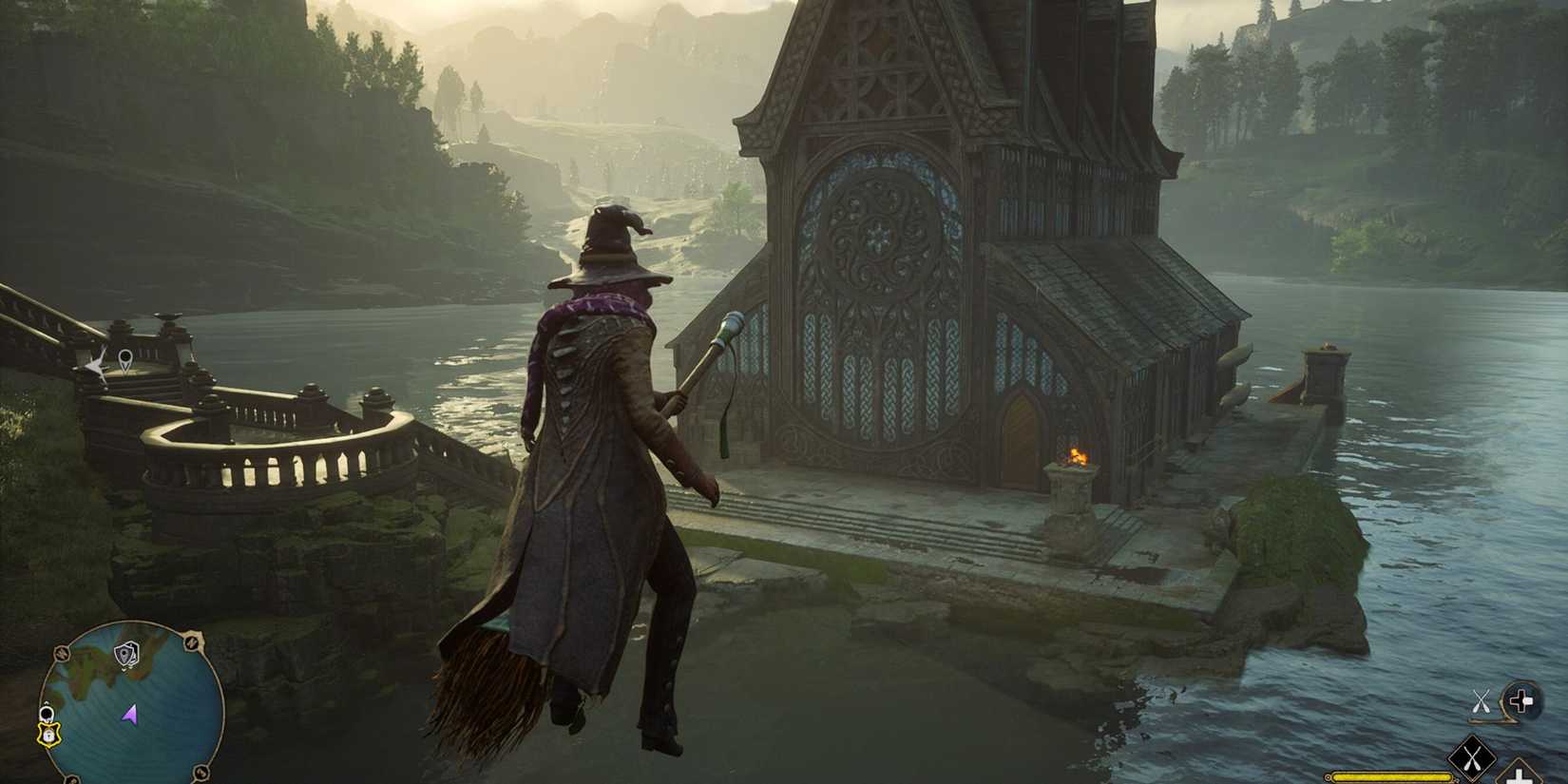Select the shield quest marker on the minimap
The width and height of the screenshot is (1568, 784).
(x=125, y=653)
